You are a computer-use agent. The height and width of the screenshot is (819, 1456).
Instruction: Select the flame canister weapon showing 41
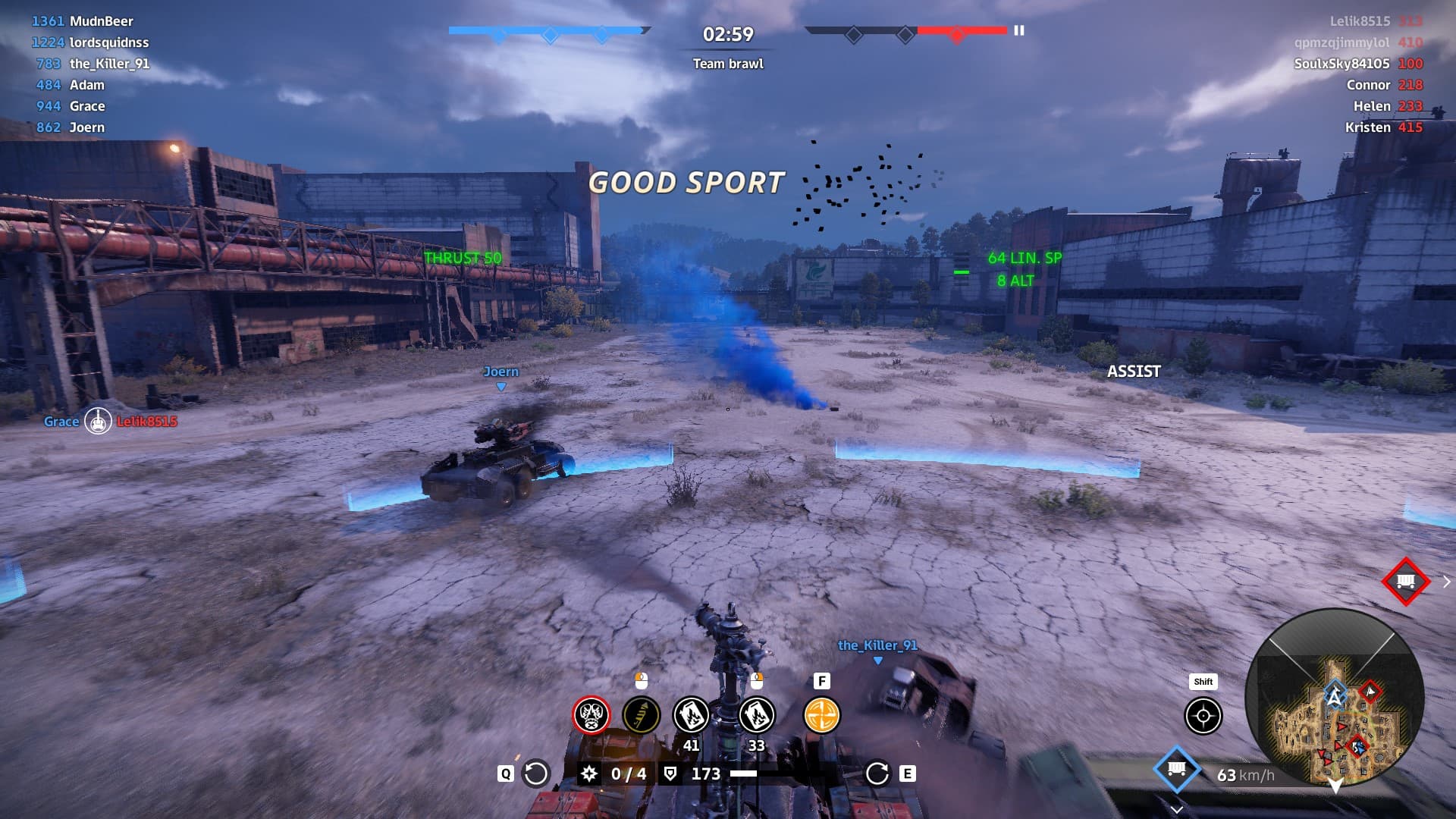click(x=691, y=714)
